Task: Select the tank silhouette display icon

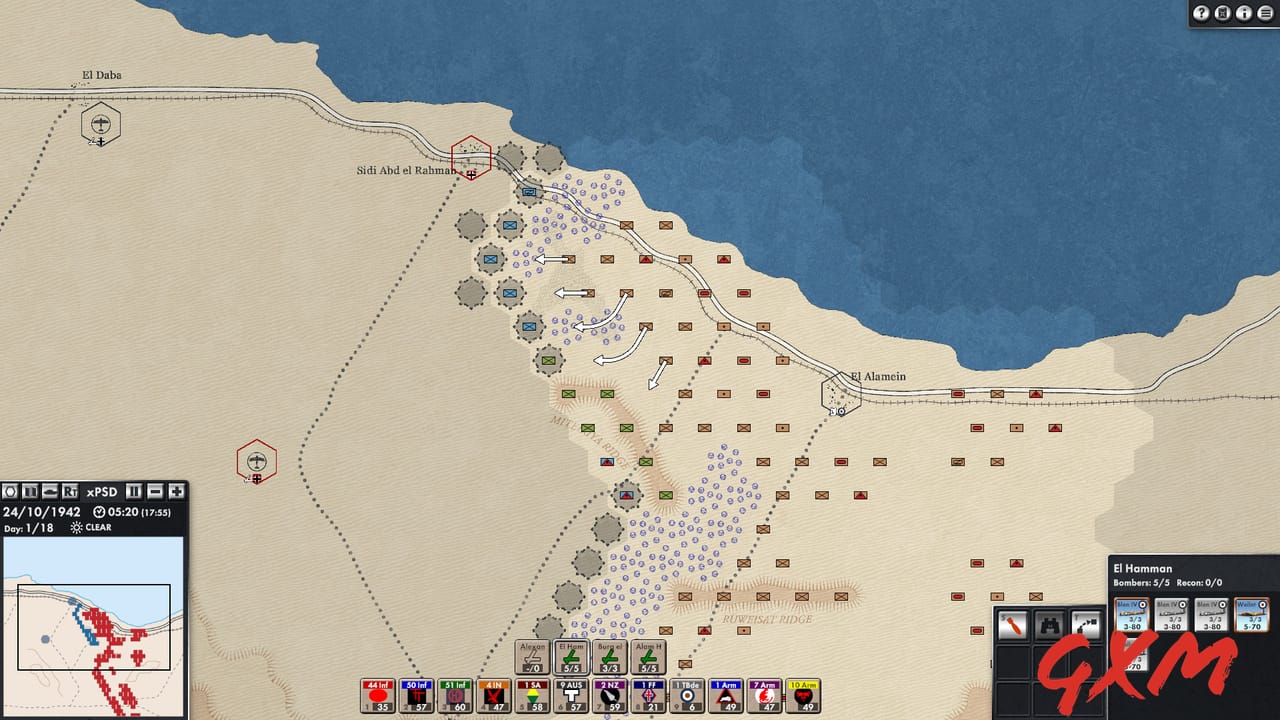Action: coord(50,492)
